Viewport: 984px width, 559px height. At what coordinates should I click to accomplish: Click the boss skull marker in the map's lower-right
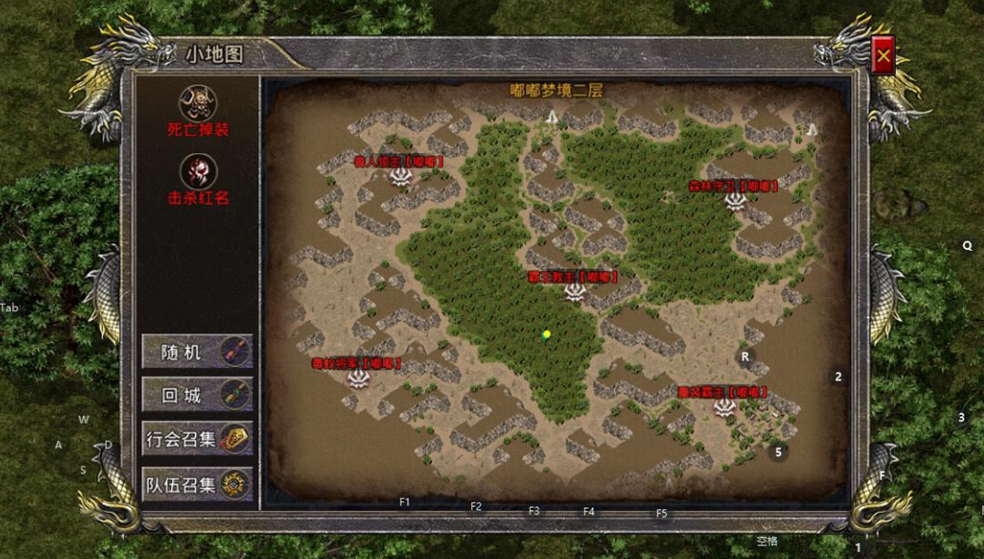724,406
